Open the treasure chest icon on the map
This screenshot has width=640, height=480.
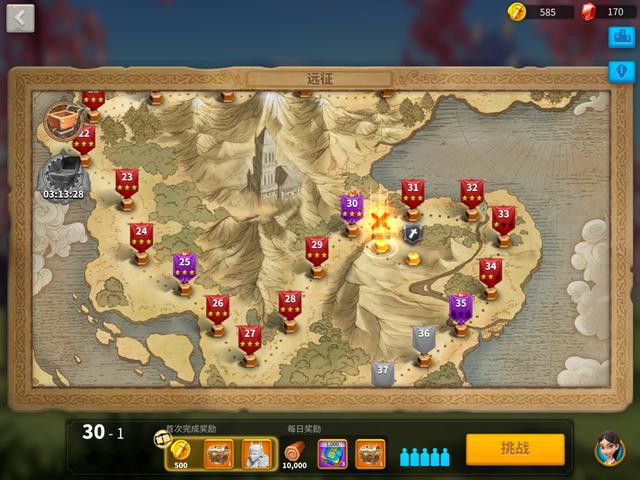[x=63, y=119]
